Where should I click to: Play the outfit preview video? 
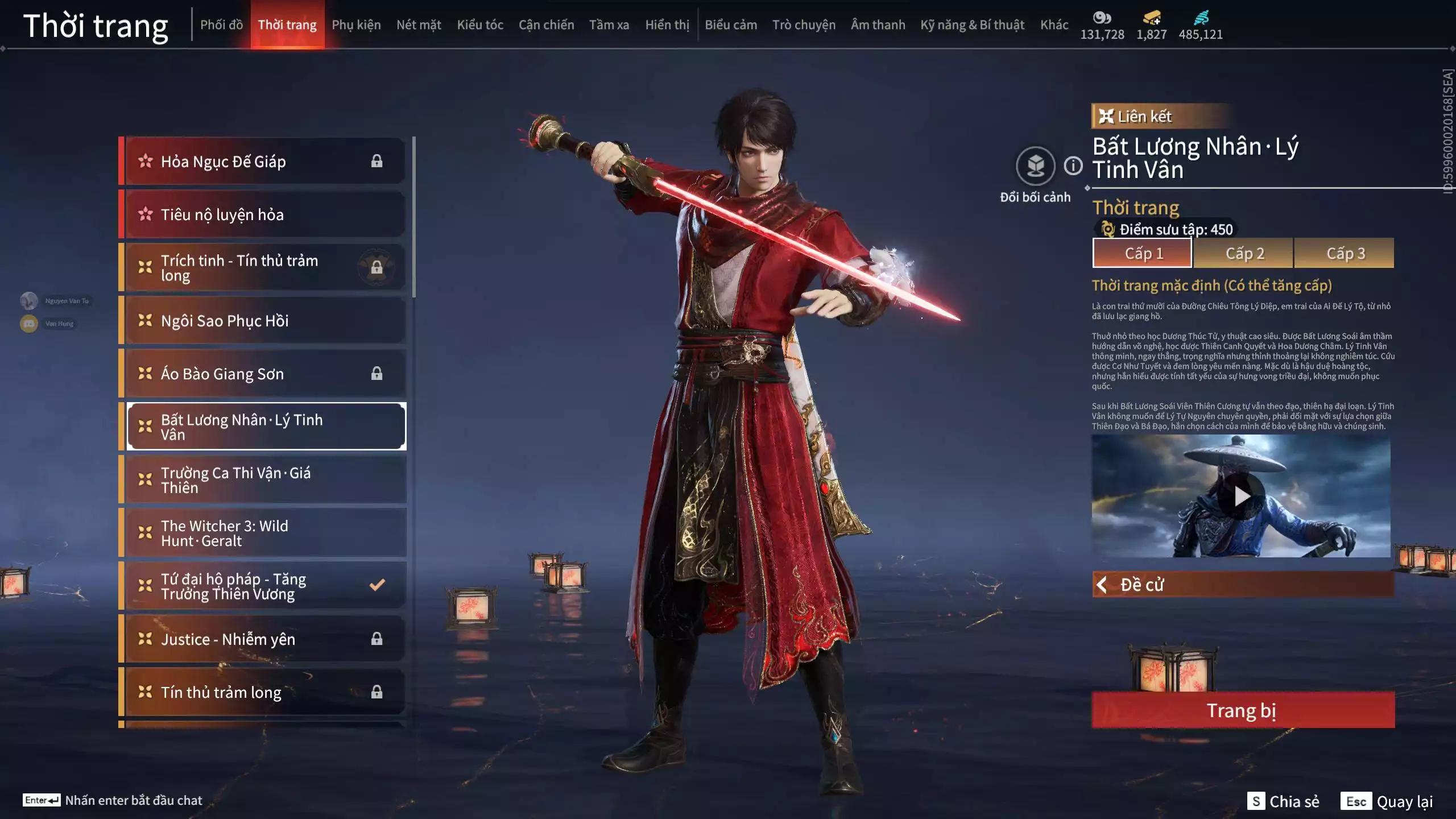[1241, 497]
